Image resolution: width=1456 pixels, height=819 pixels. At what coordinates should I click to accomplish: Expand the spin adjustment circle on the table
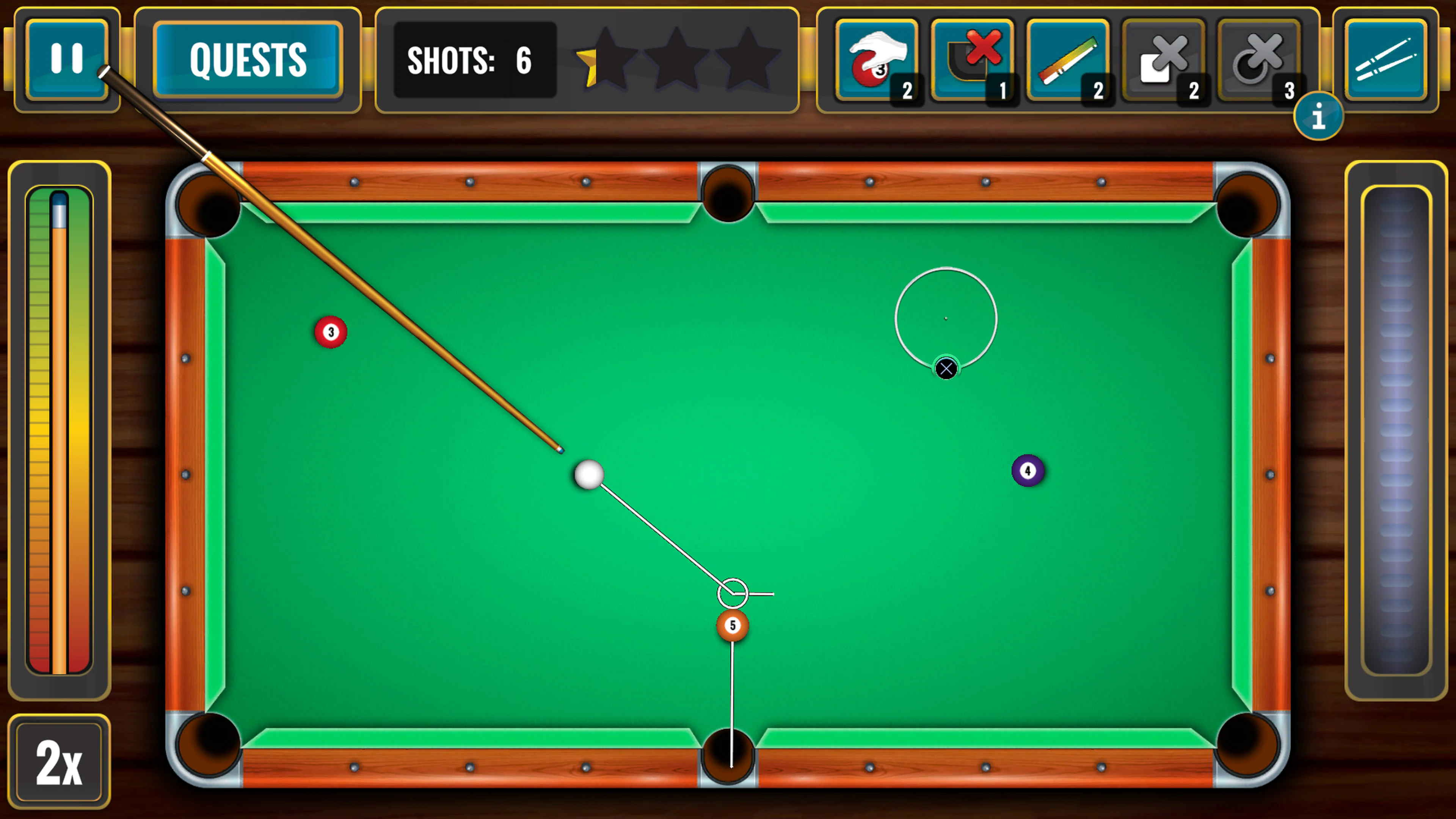946,318
